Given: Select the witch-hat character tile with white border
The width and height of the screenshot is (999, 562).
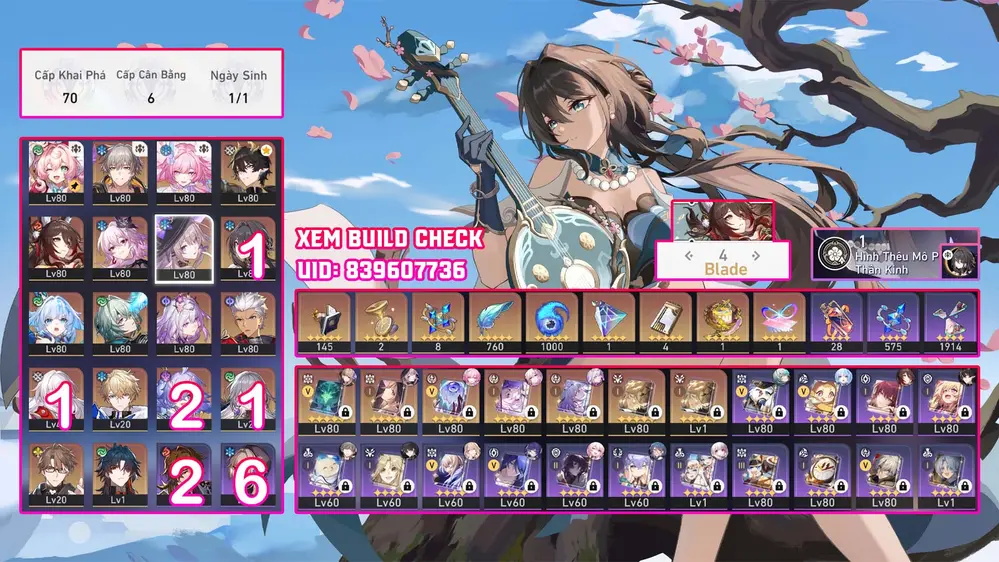Looking at the screenshot, I should (183, 249).
